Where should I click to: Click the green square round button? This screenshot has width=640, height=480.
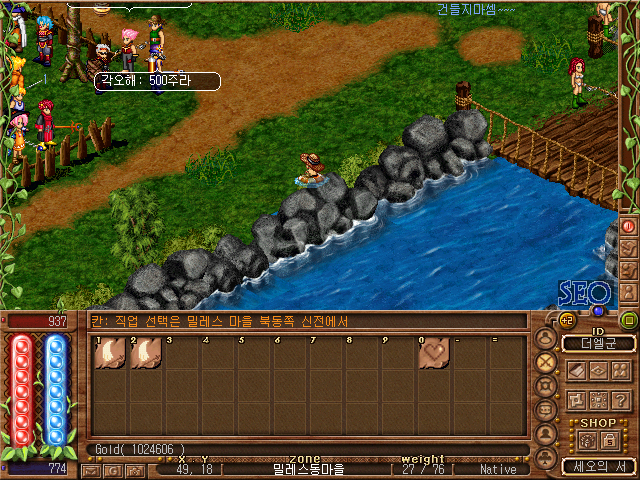pos(629,320)
